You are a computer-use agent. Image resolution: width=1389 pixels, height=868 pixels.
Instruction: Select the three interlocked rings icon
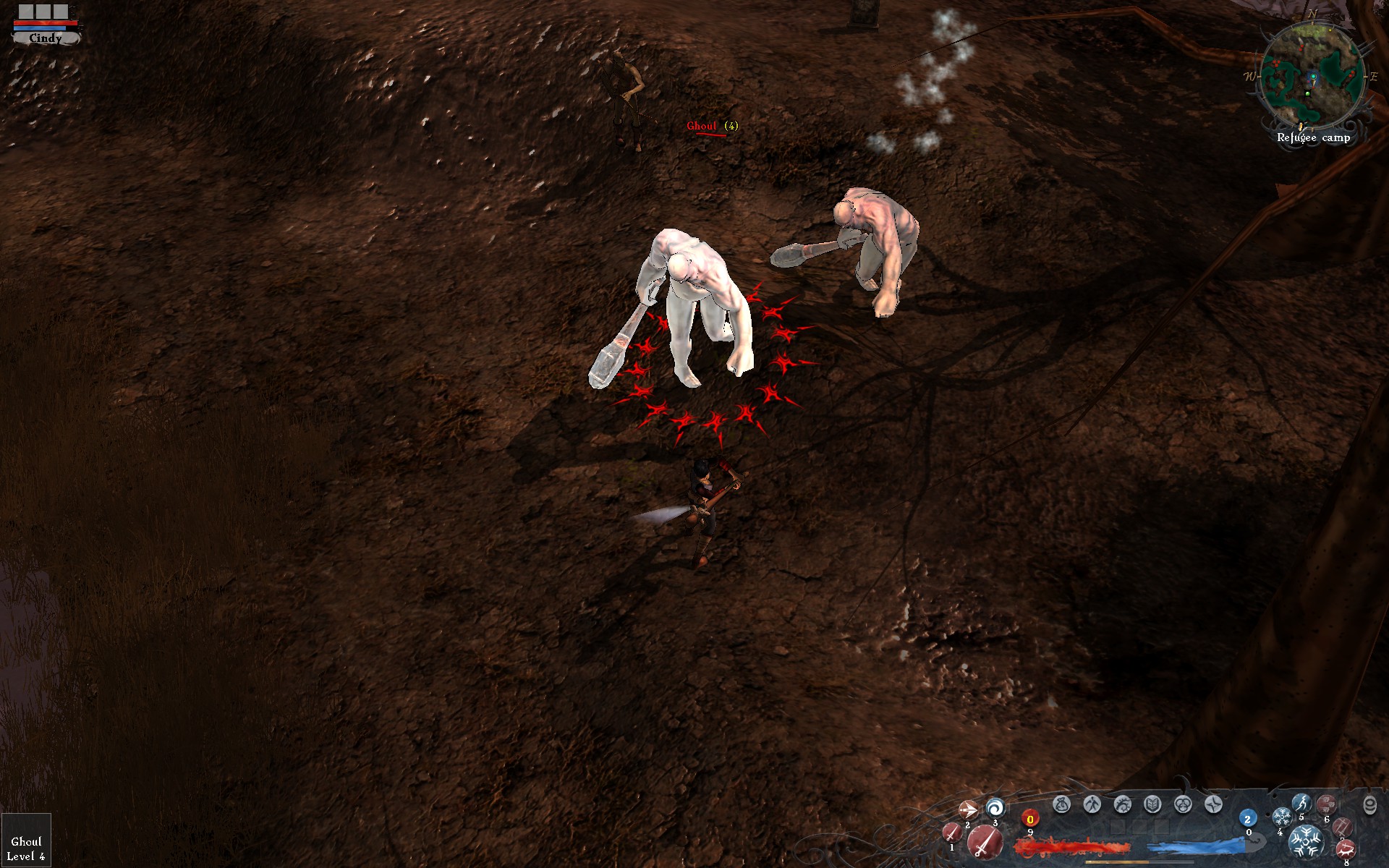[x=1183, y=804]
